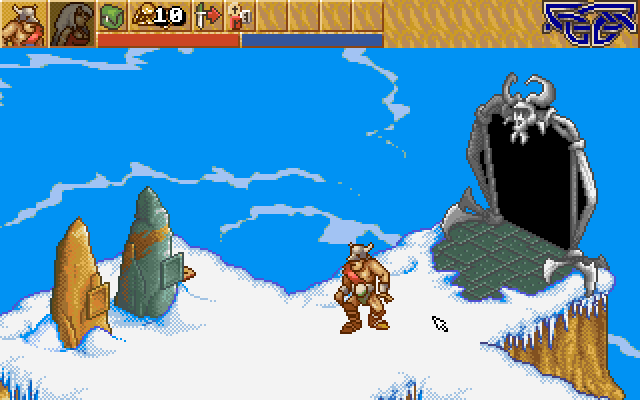The image size is (640, 400).
Task: Select the gold coin pile slot
Action: (158, 16)
